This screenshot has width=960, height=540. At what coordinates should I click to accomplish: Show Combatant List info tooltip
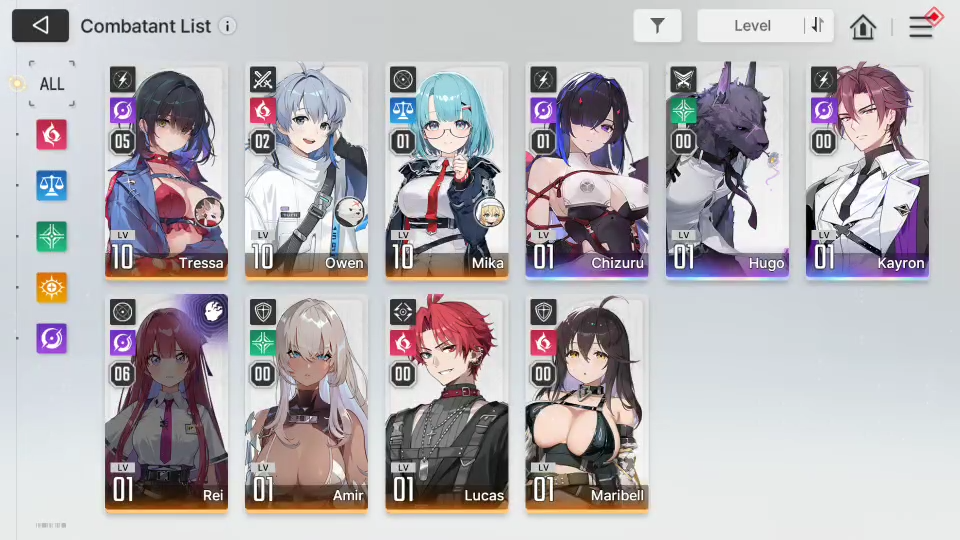click(228, 26)
